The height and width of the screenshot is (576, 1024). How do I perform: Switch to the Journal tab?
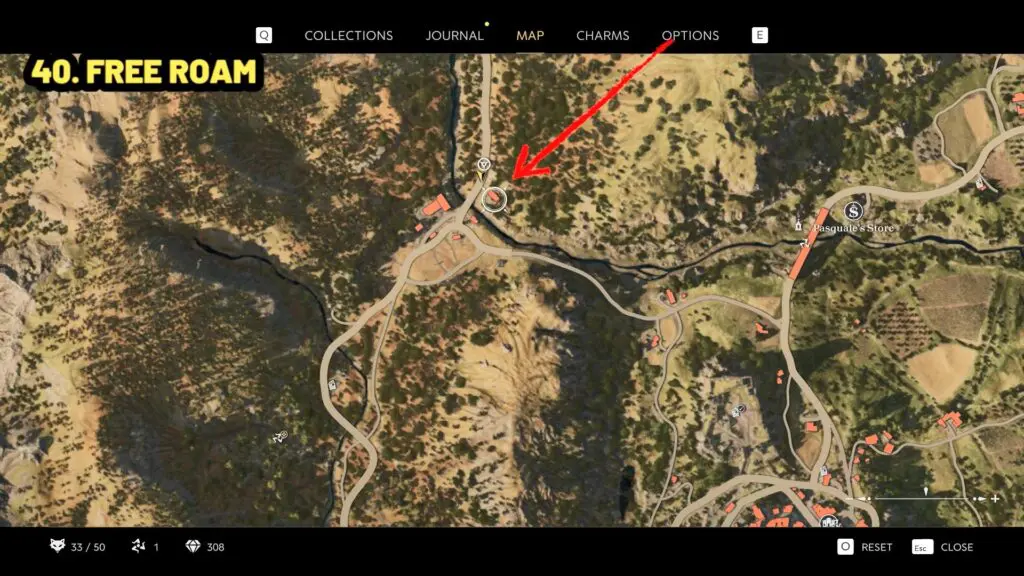point(454,35)
